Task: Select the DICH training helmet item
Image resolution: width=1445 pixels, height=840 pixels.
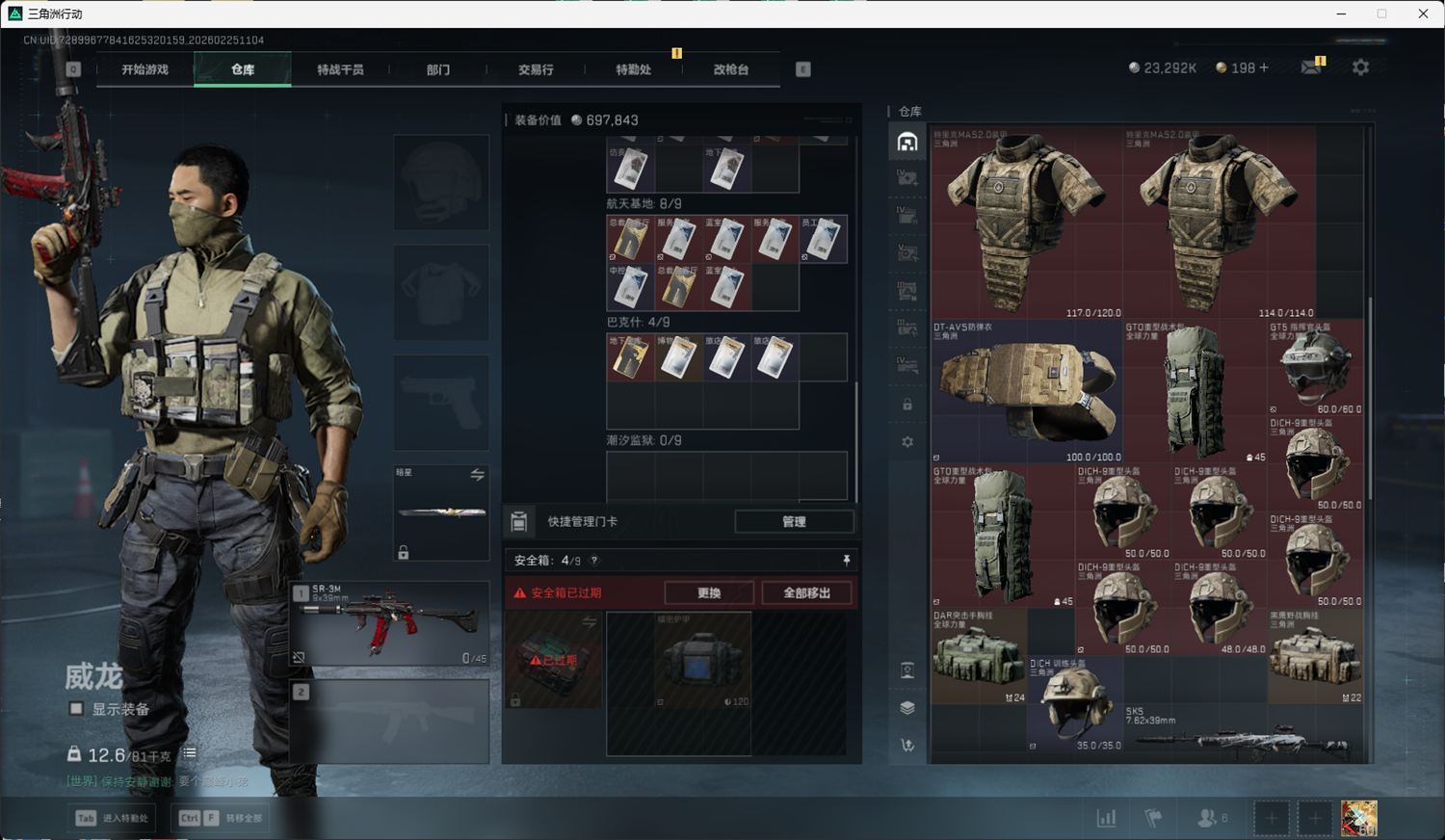Action: 1074,703
